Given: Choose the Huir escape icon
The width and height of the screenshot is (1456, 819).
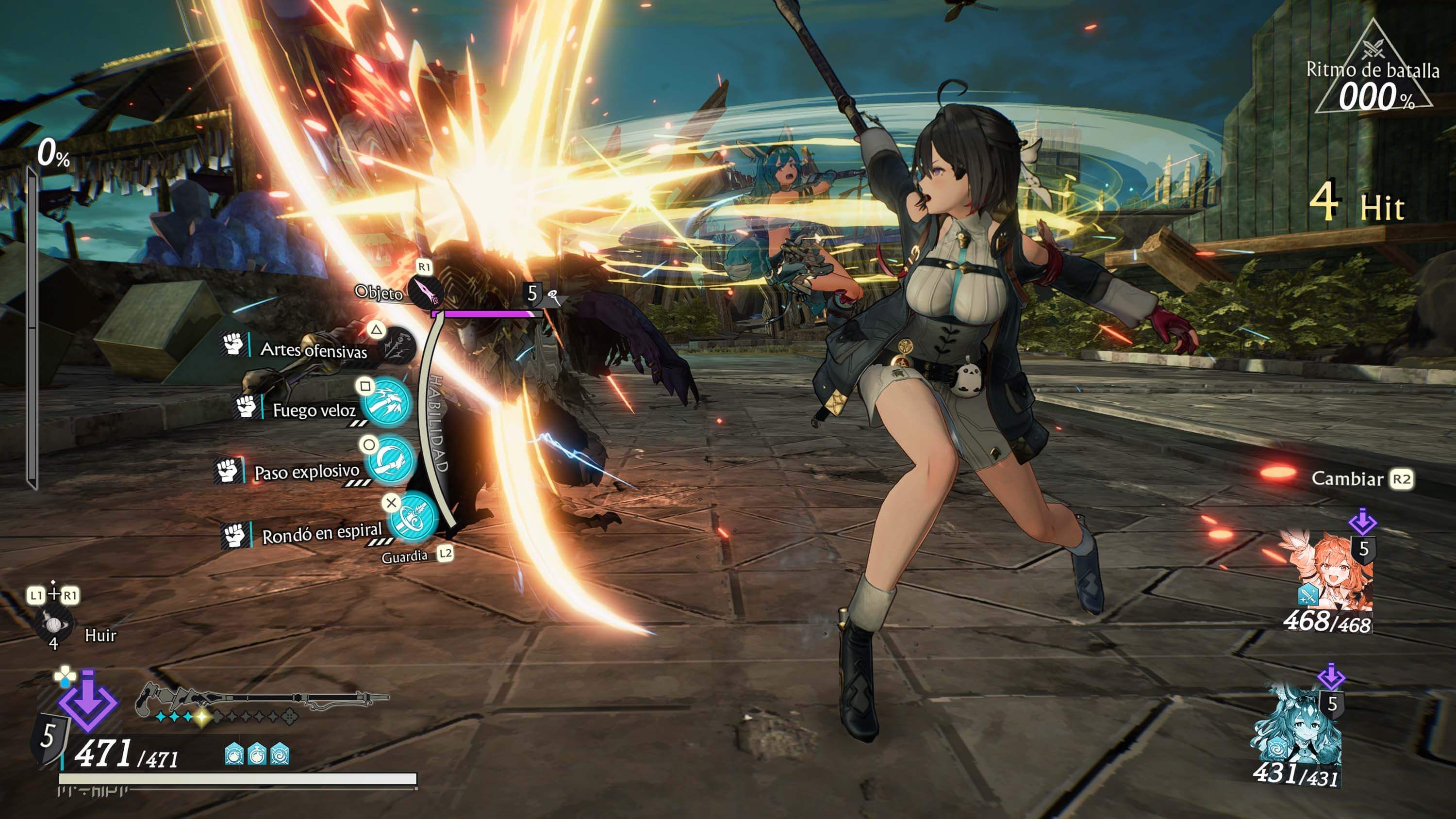Looking at the screenshot, I should [53, 624].
